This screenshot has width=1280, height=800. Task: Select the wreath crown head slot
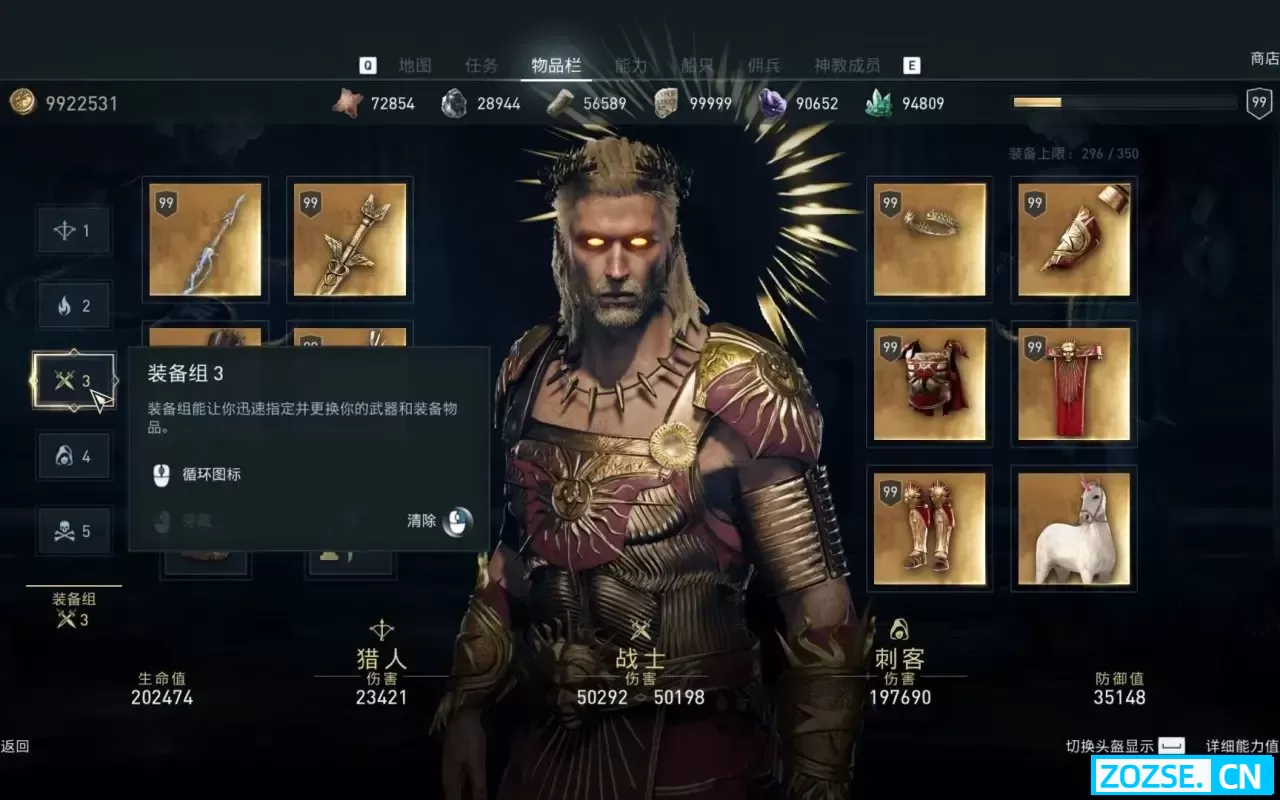[x=929, y=240]
